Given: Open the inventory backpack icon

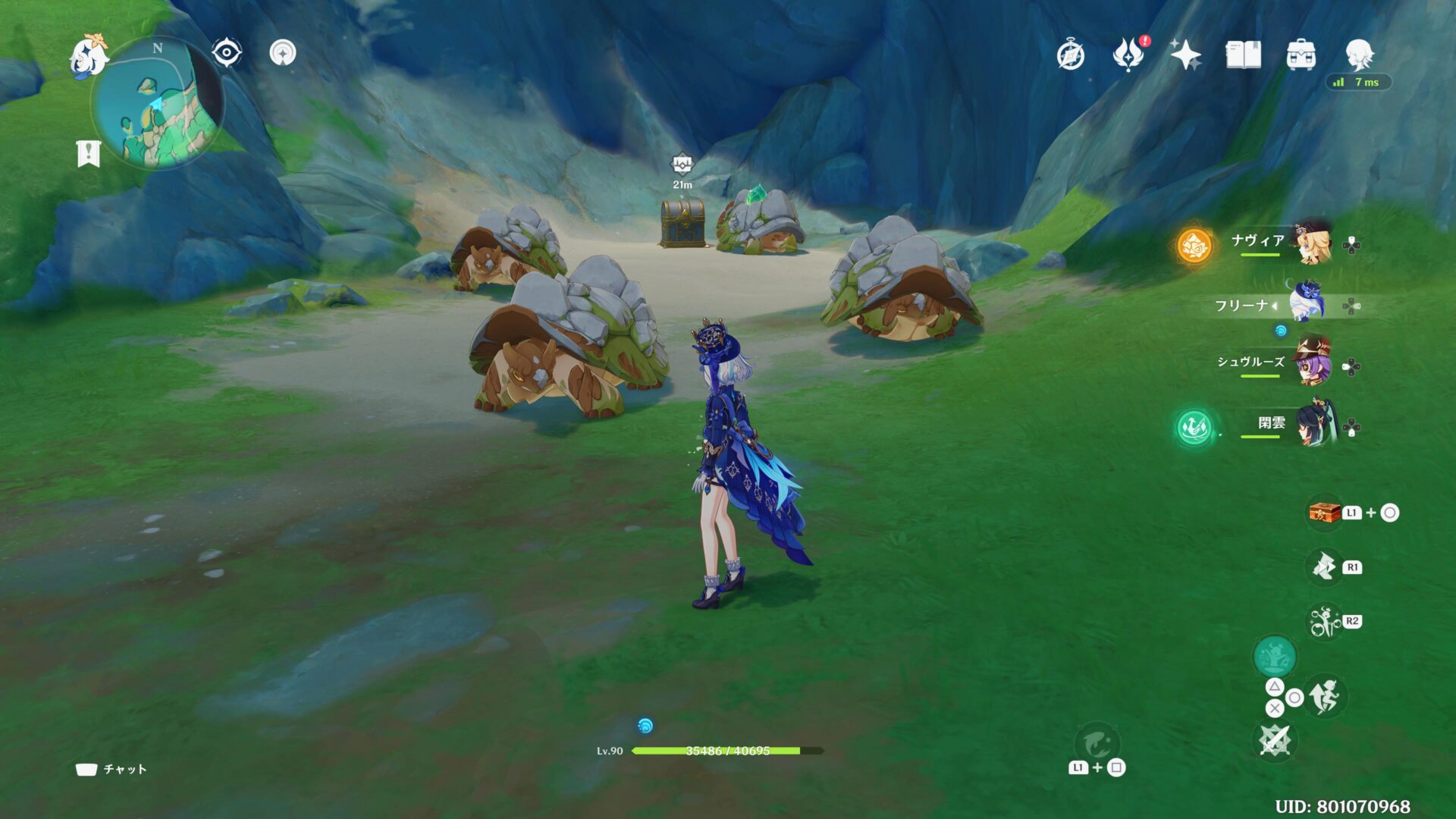Looking at the screenshot, I should click(1301, 55).
